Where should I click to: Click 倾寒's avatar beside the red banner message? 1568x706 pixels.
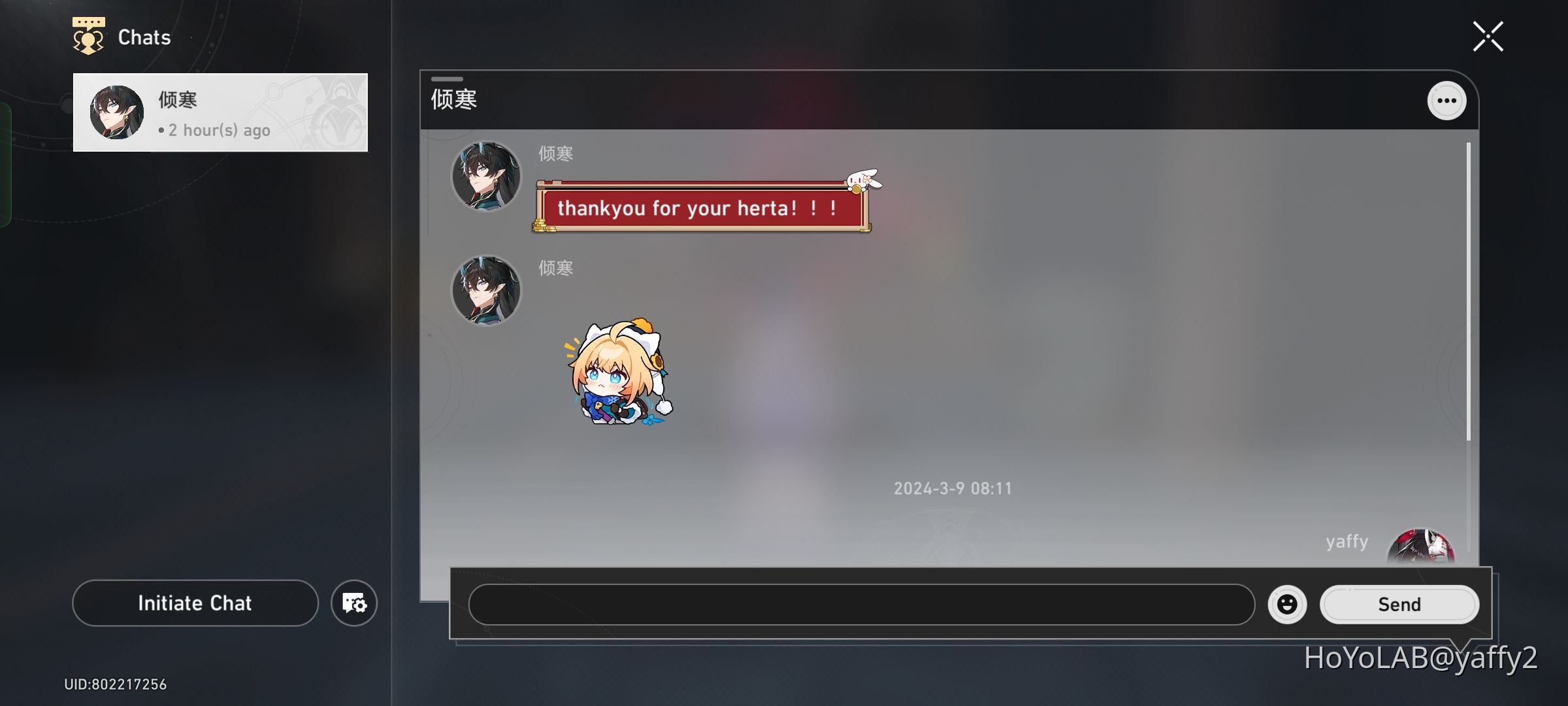click(x=486, y=176)
